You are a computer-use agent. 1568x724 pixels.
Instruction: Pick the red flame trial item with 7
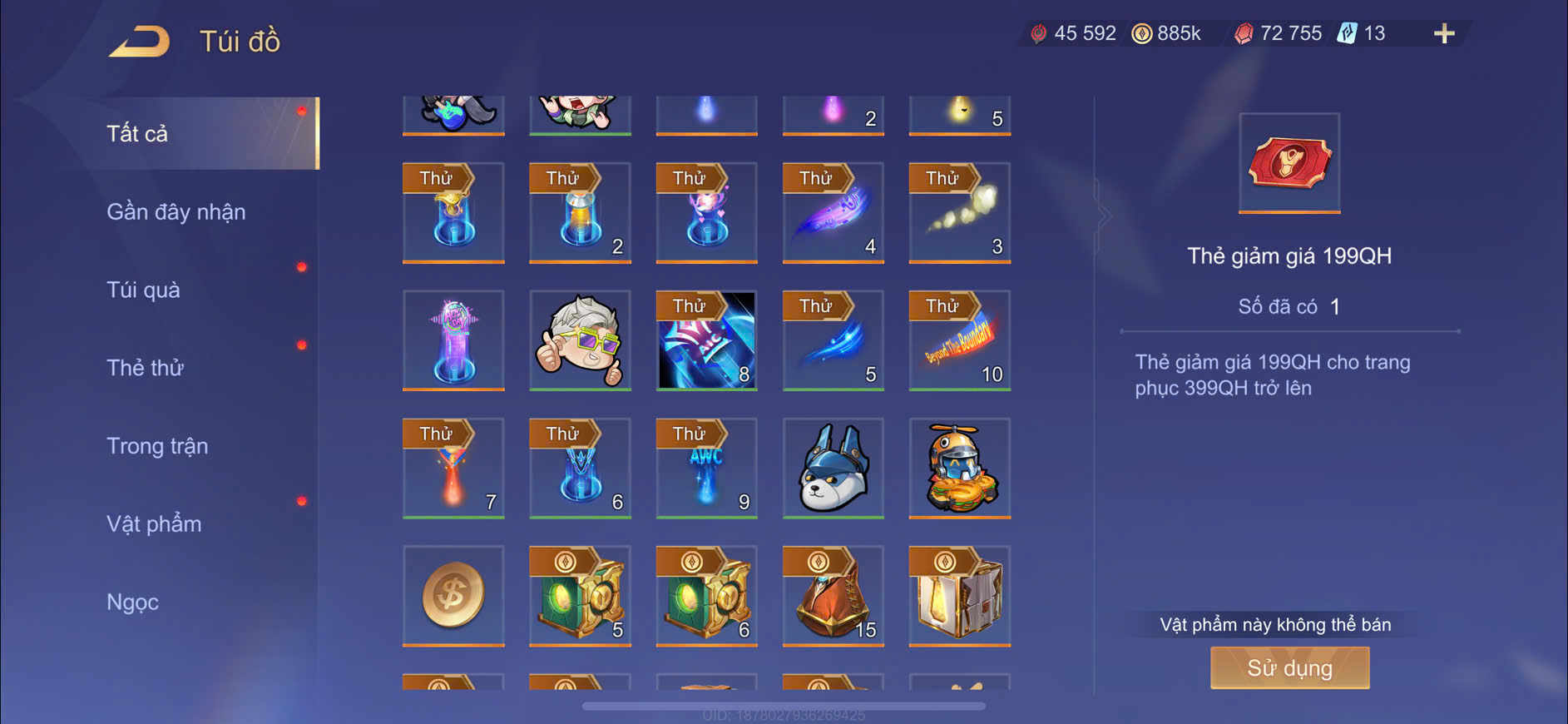tap(453, 469)
